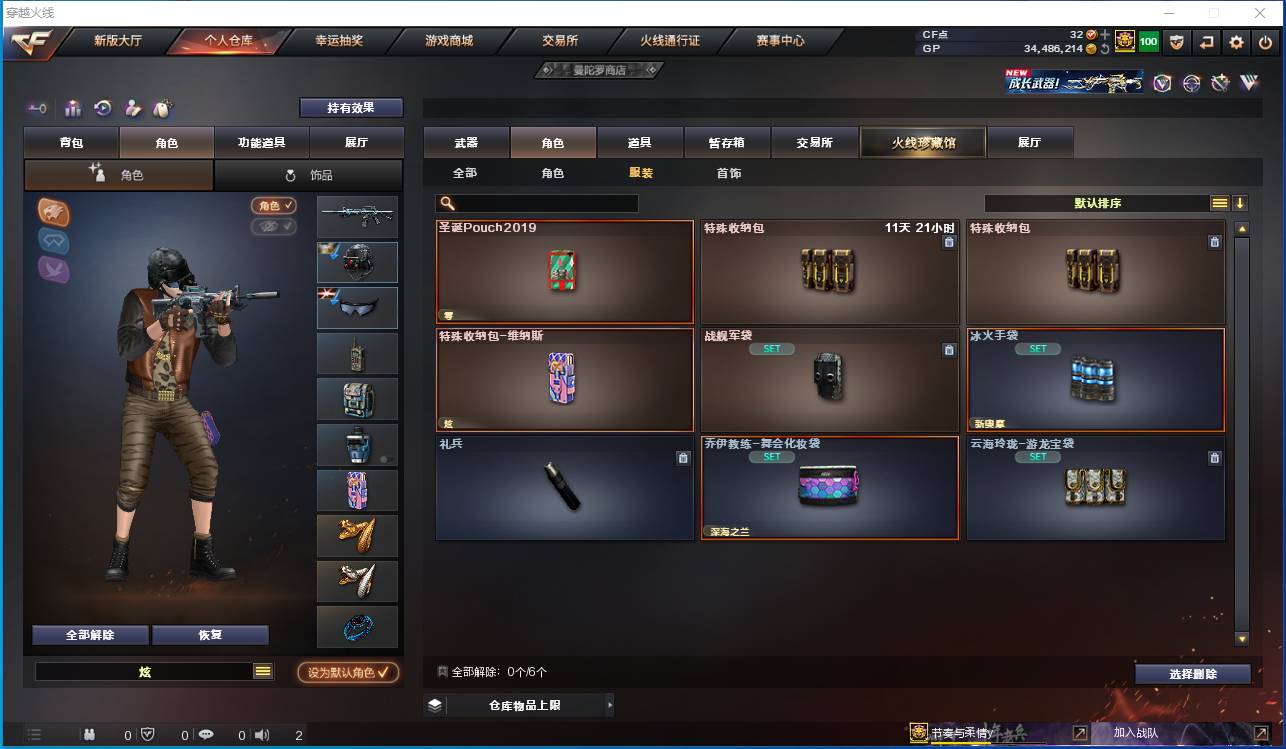Click the 选择删除 button bottom right
Screen dimensions: 1286x749
1193,673
